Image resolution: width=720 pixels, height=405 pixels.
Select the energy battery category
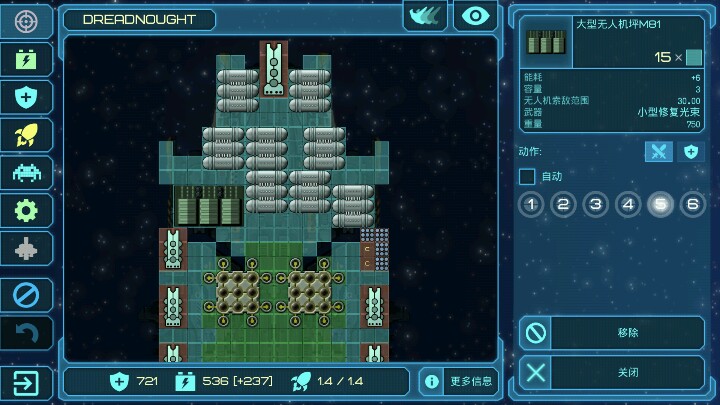coord(26,59)
